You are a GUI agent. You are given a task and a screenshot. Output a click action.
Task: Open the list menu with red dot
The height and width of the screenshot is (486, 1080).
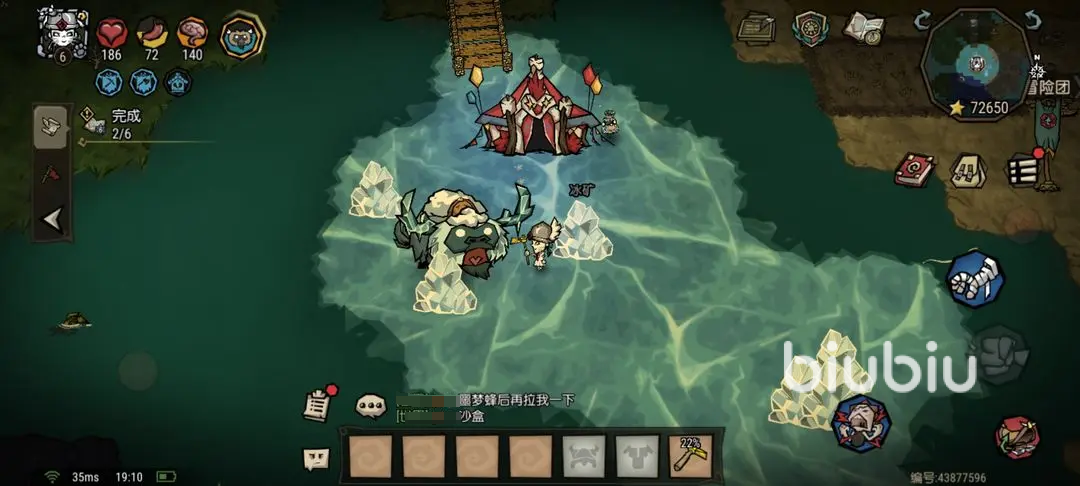pos(1021,170)
